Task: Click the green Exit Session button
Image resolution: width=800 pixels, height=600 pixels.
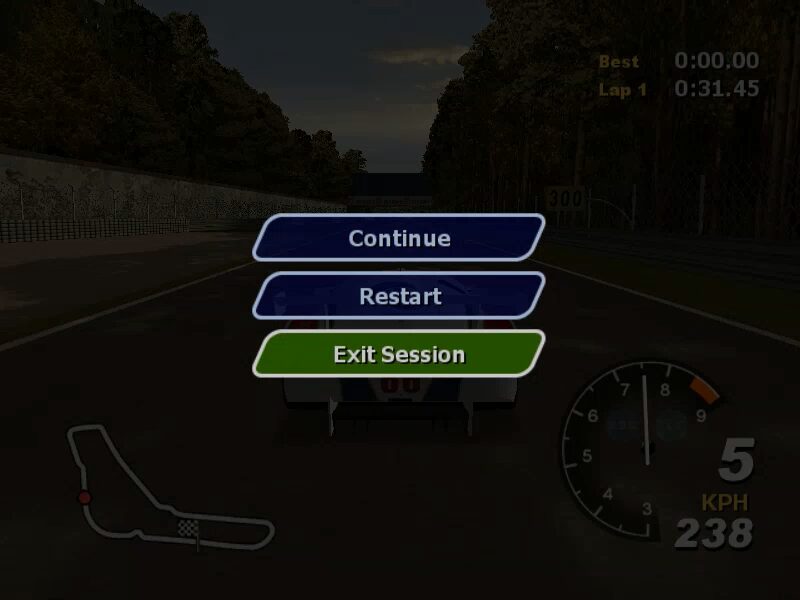Action: click(399, 354)
